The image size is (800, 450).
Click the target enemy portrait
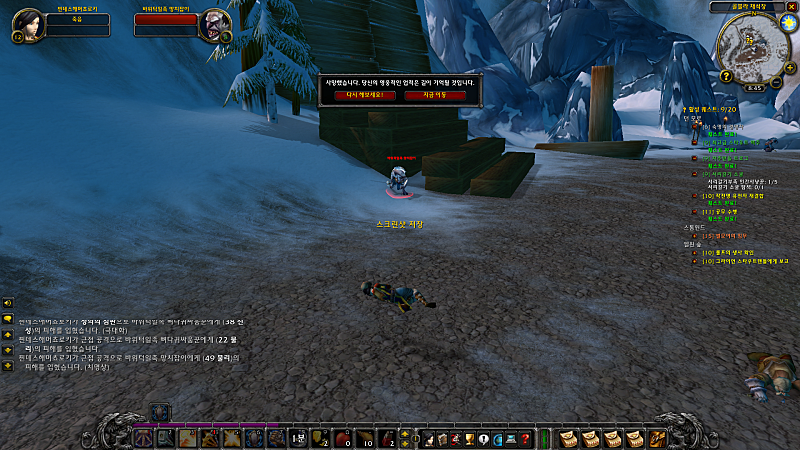pos(213,24)
